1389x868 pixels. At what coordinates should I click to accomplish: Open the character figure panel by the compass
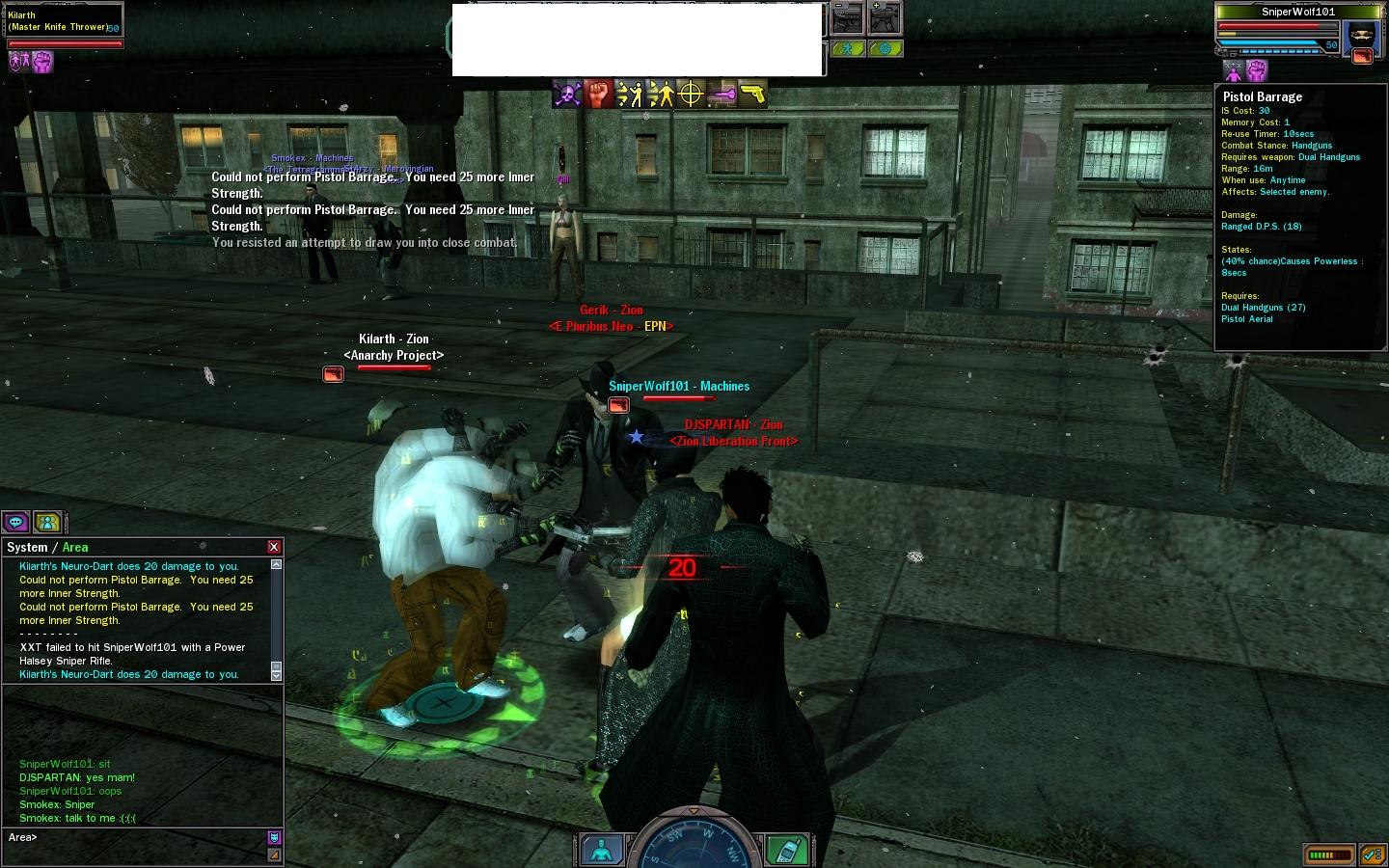point(602,849)
